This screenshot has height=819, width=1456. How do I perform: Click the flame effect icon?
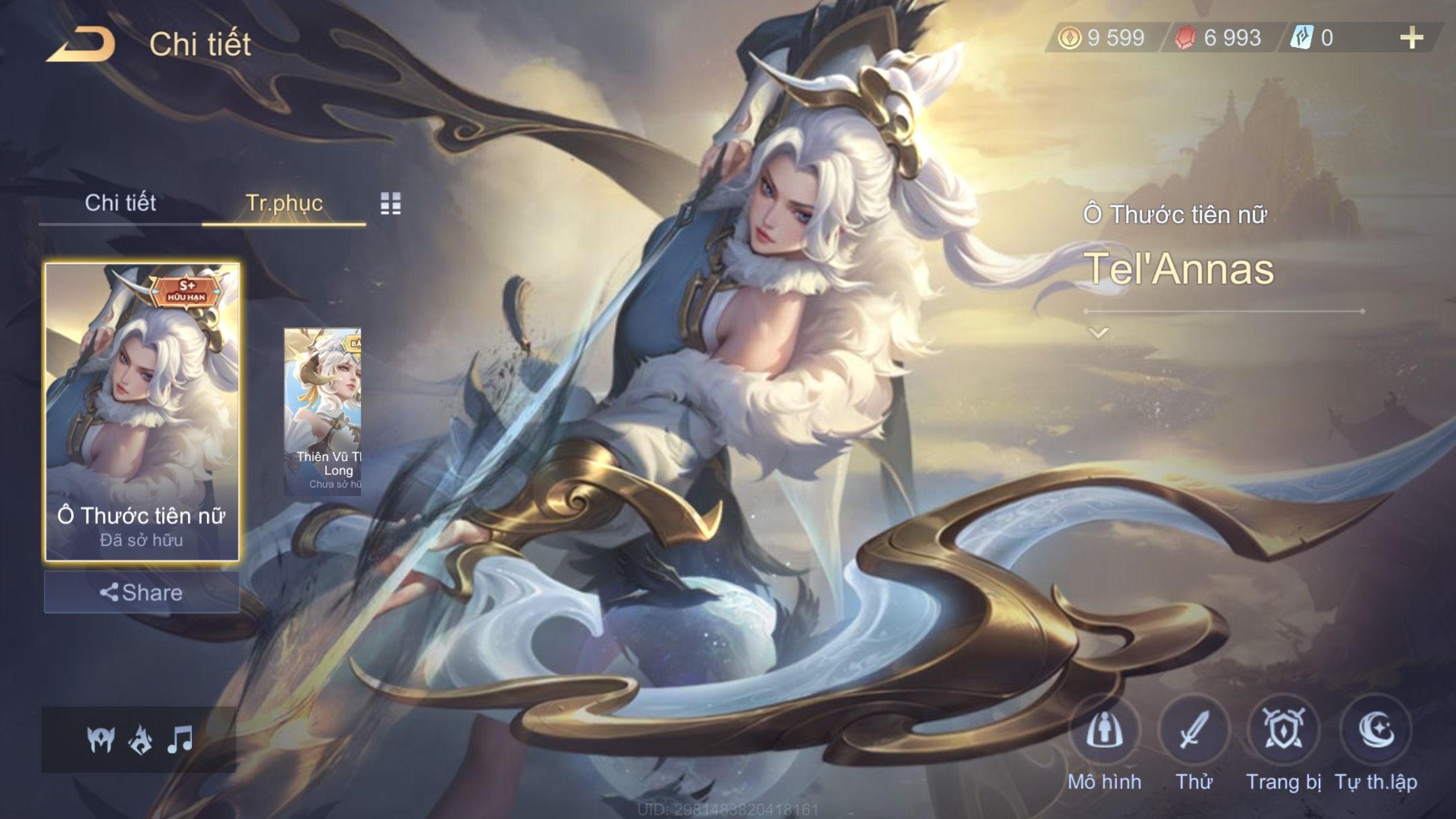point(140,740)
